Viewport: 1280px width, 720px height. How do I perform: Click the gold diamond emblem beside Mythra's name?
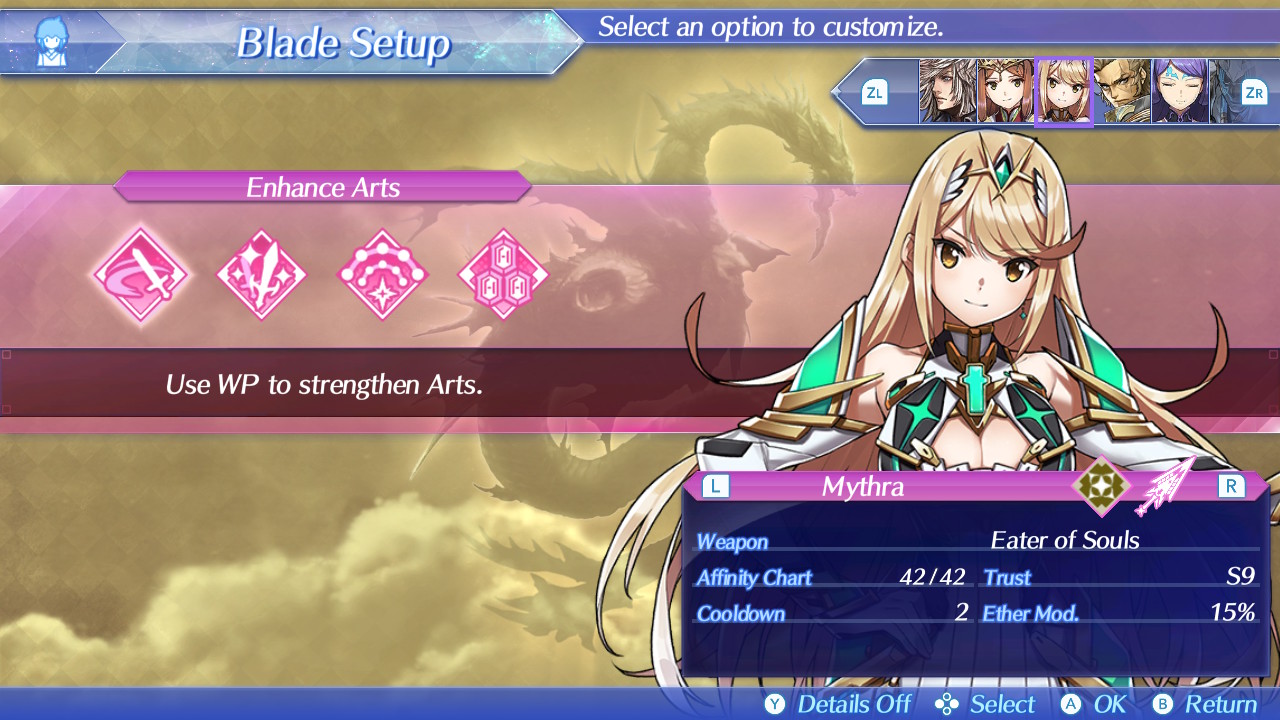tap(1101, 486)
